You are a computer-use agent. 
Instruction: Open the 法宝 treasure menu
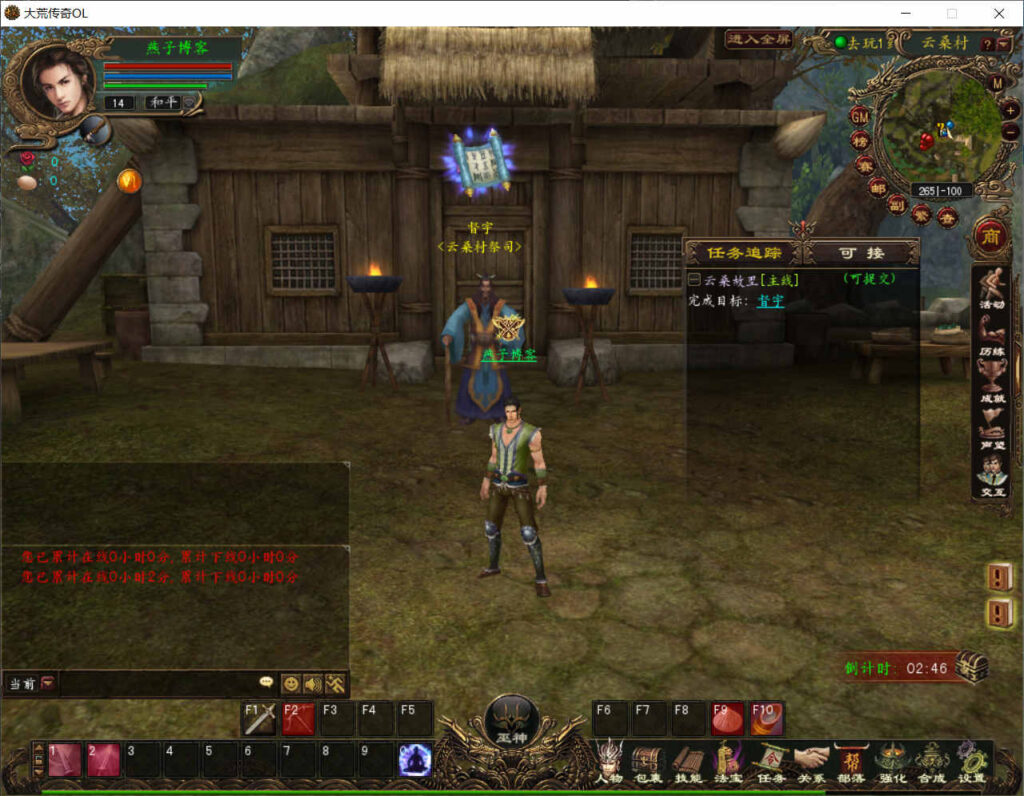[727, 762]
